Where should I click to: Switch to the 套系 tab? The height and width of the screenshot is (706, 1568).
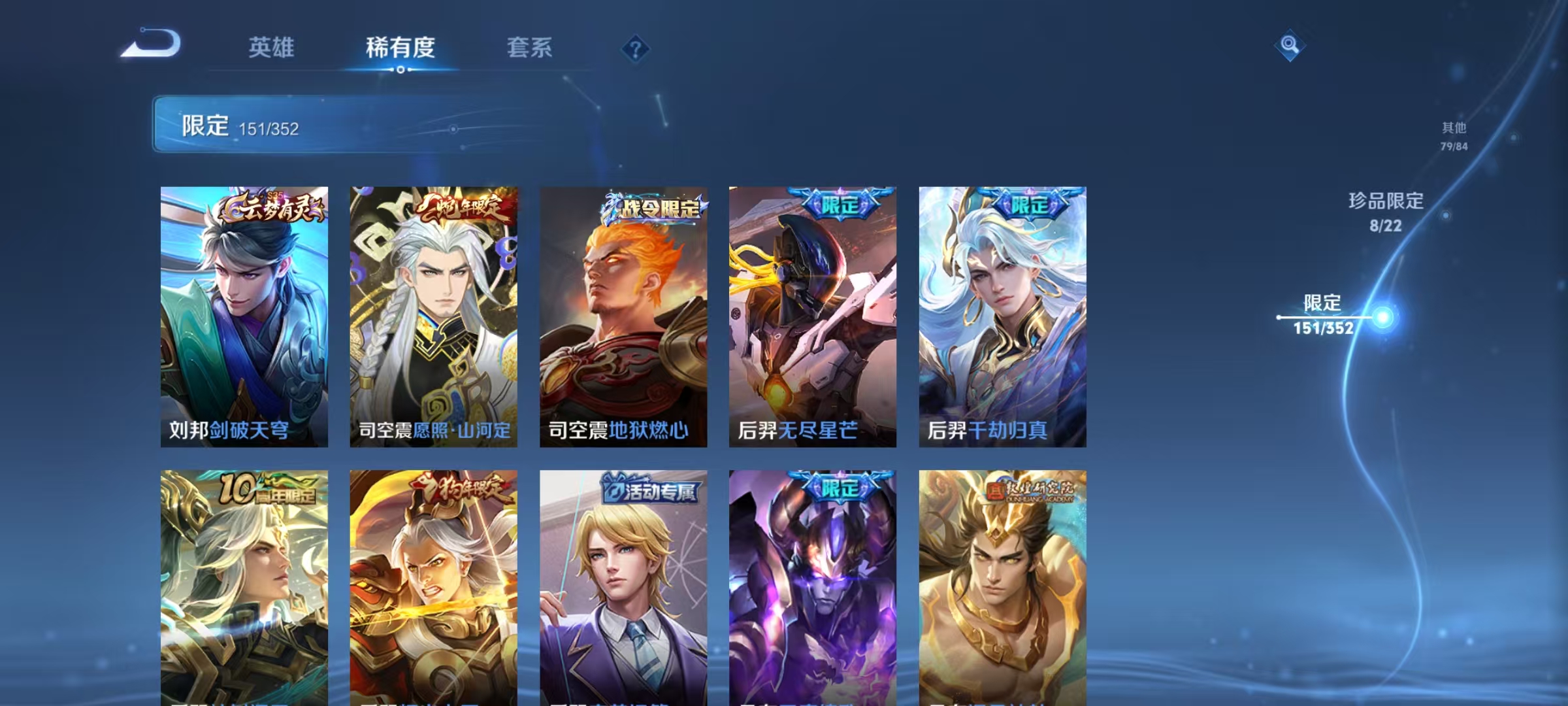tap(531, 47)
